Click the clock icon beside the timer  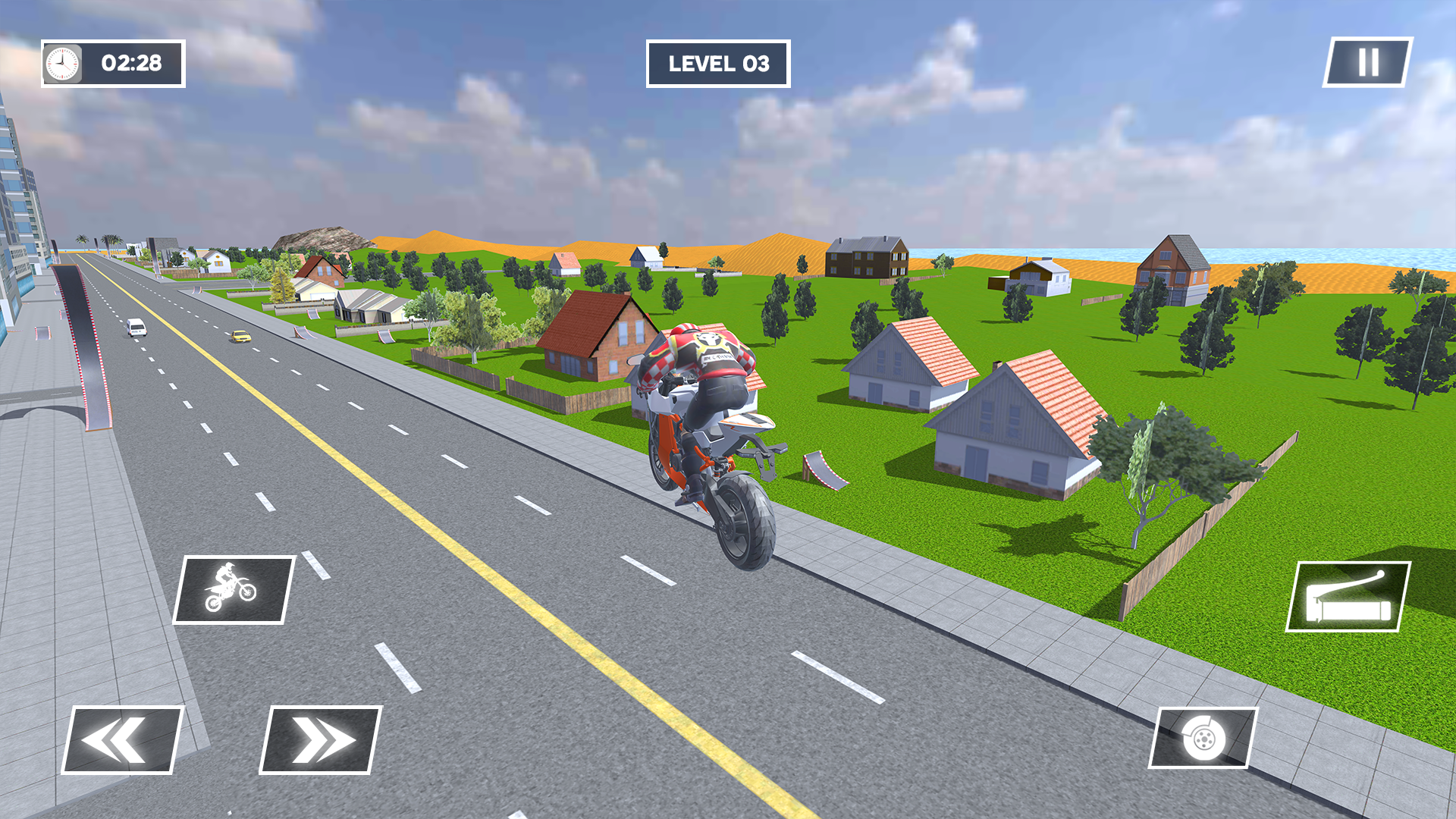[61, 64]
